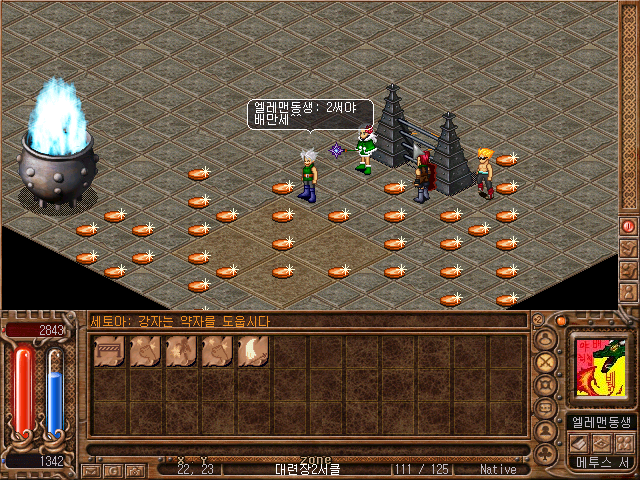Click the red round pause-style button

(x=628, y=226)
